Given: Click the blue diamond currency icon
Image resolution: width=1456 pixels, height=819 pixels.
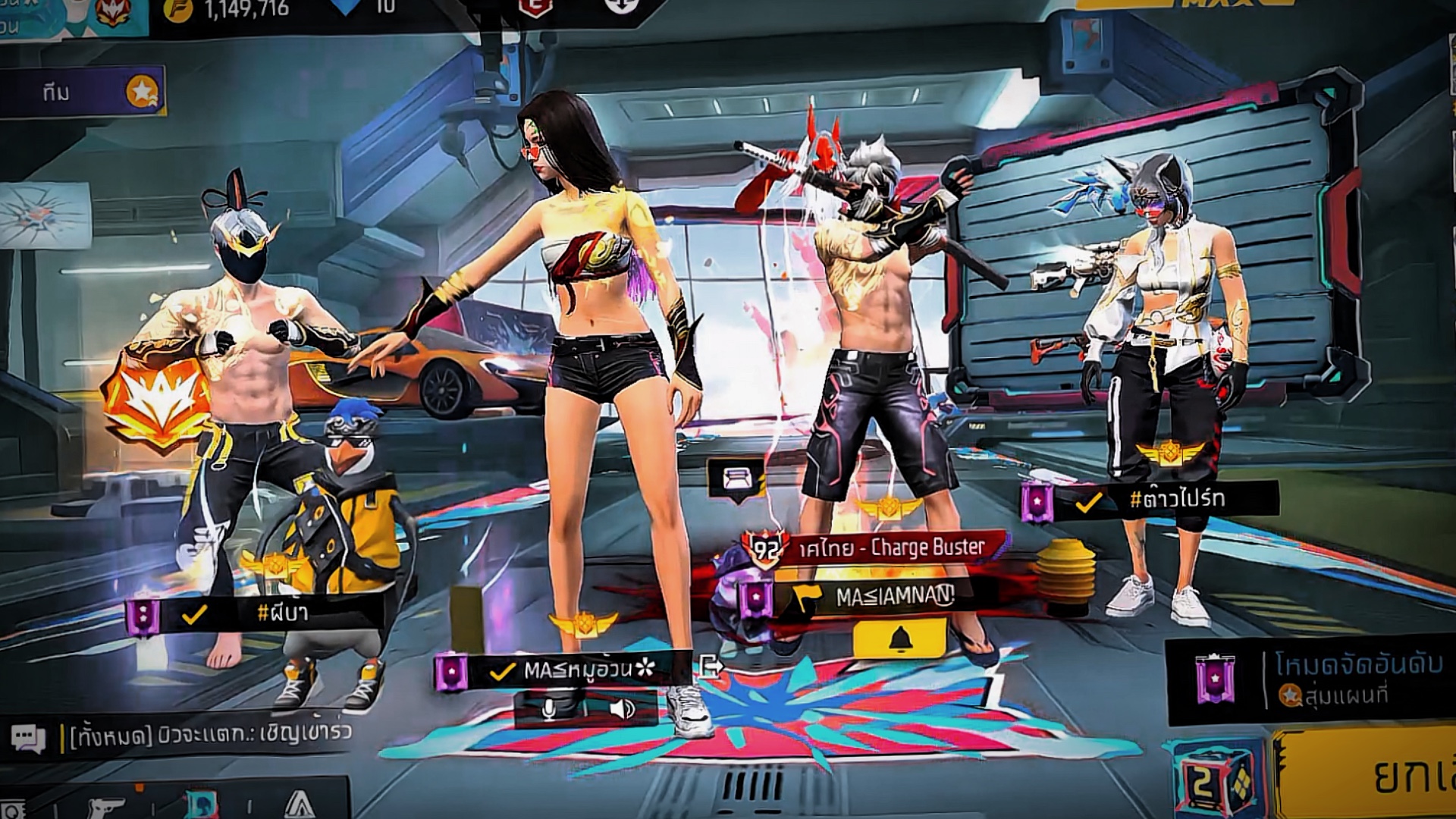Looking at the screenshot, I should point(346,6).
